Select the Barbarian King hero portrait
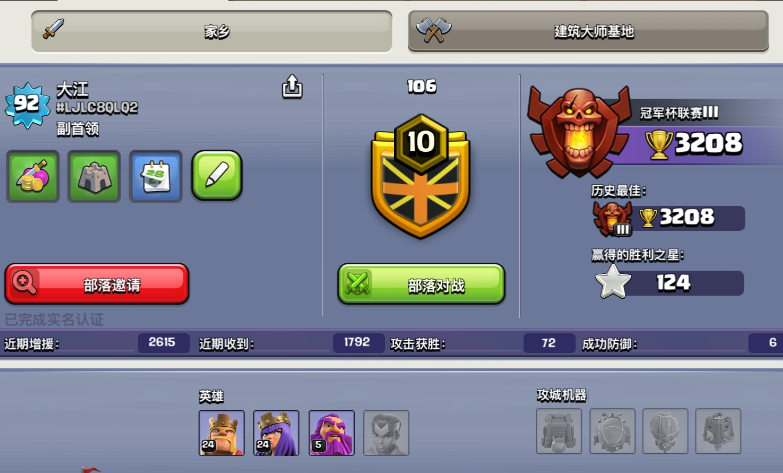Image resolution: width=783 pixels, height=473 pixels. point(221,432)
